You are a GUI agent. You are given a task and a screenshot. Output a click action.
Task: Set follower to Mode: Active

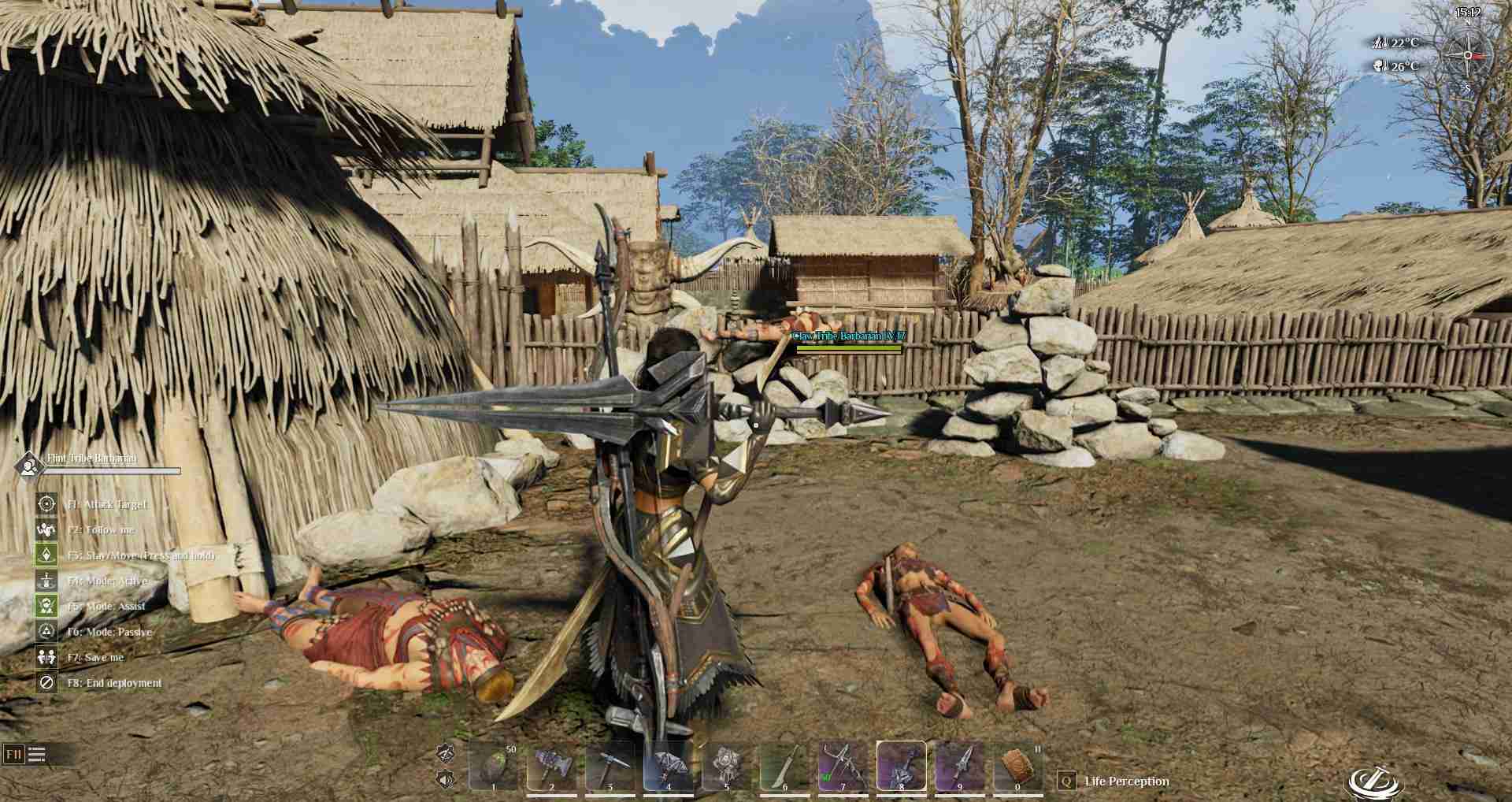pos(46,581)
